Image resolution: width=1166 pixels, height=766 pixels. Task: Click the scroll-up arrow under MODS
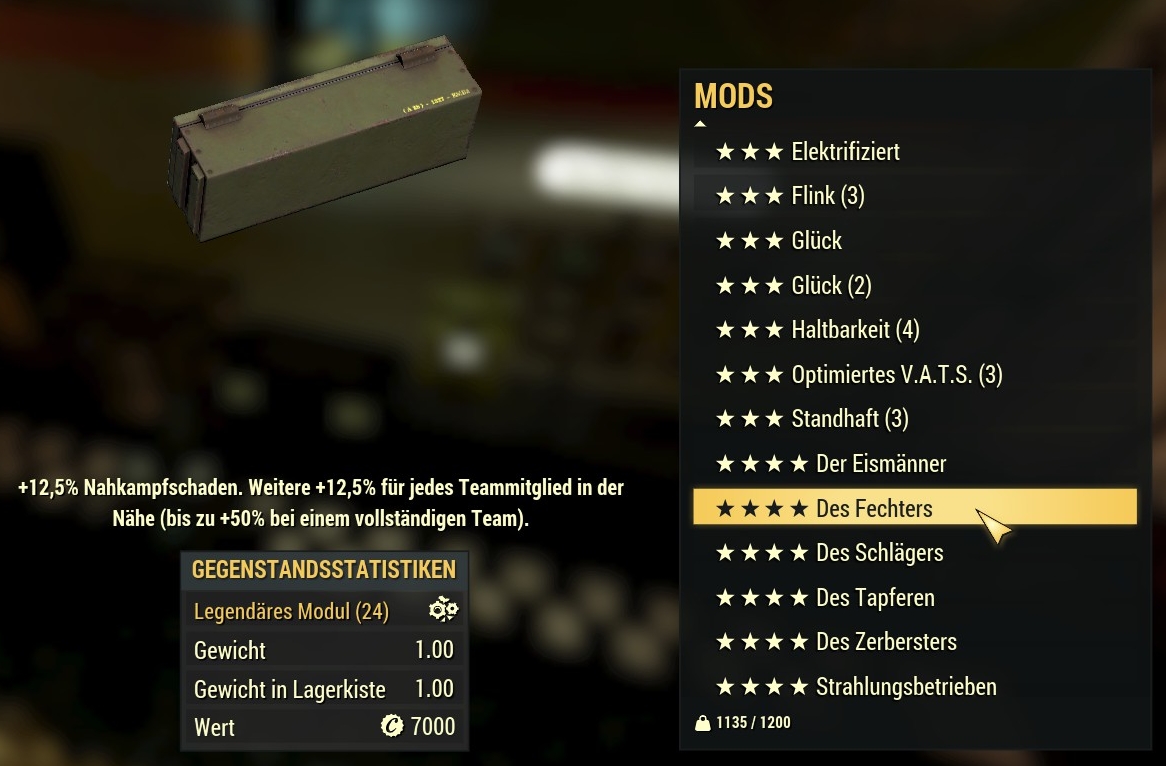coord(700,124)
